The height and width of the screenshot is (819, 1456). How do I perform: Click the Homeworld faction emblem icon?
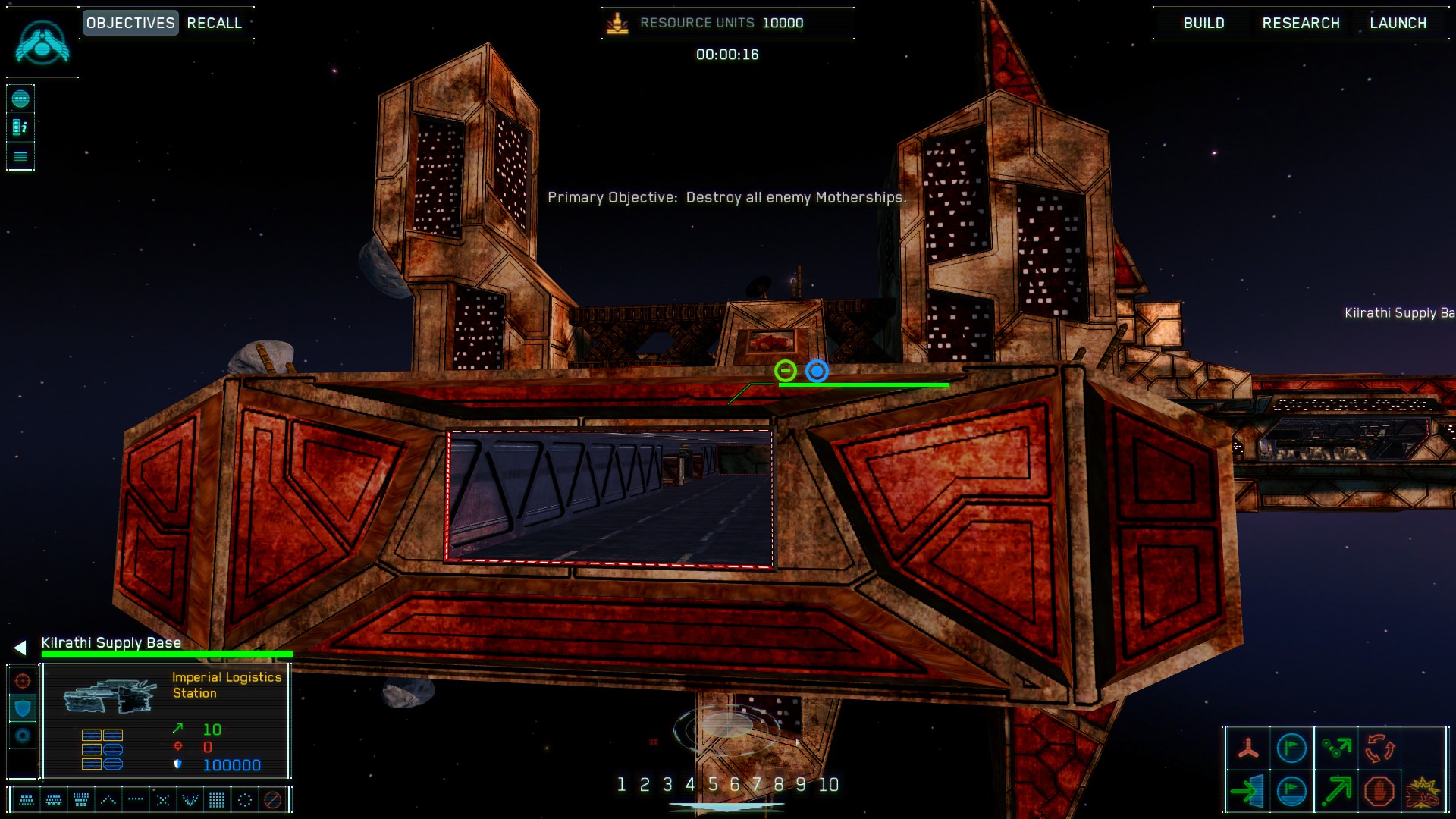coord(42,42)
